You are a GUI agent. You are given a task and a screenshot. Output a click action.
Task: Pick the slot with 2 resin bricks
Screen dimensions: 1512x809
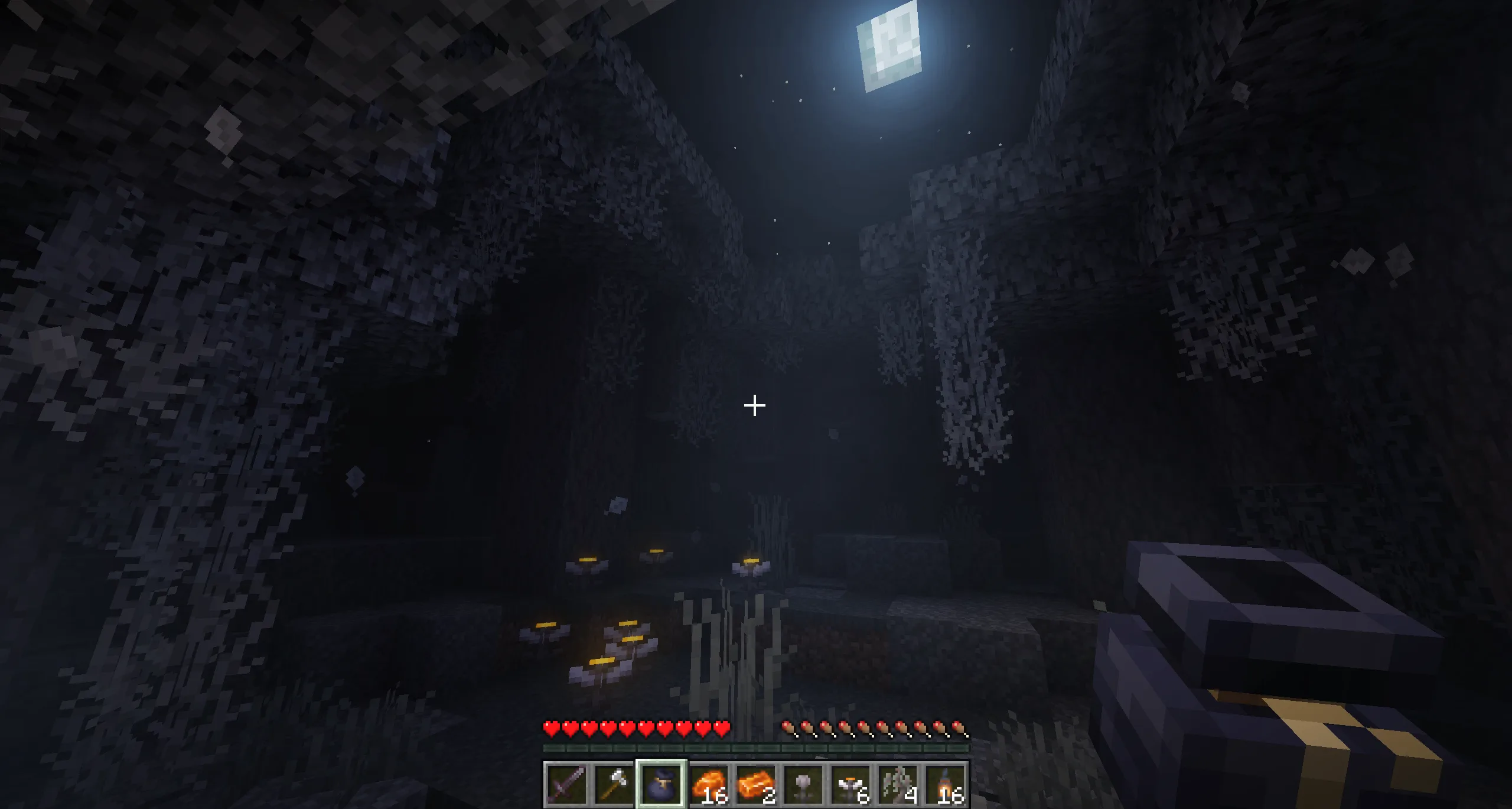(x=756, y=784)
